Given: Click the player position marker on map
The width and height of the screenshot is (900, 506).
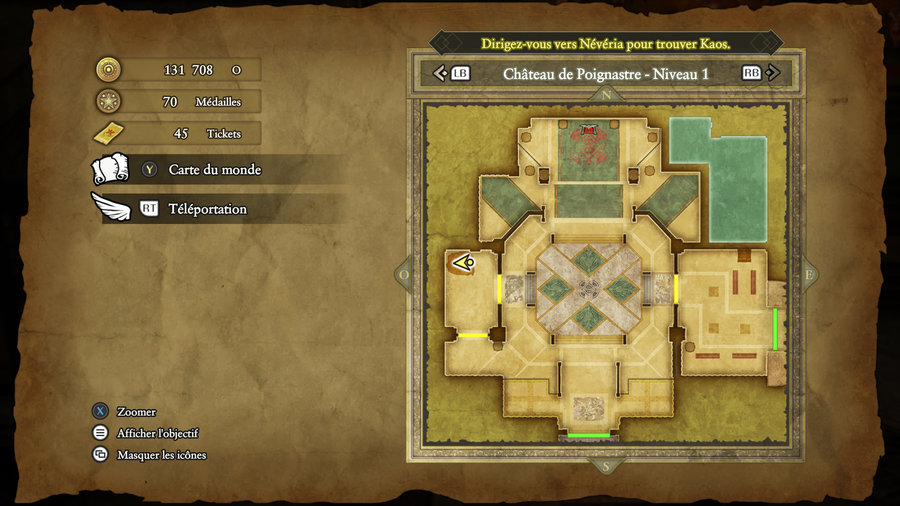Looking at the screenshot, I should point(463,263).
